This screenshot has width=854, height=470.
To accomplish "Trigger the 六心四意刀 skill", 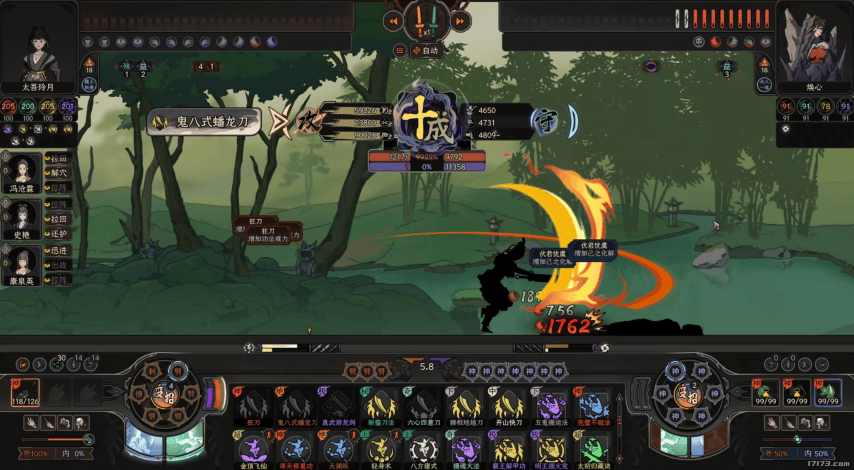I will [x=419, y=402].
